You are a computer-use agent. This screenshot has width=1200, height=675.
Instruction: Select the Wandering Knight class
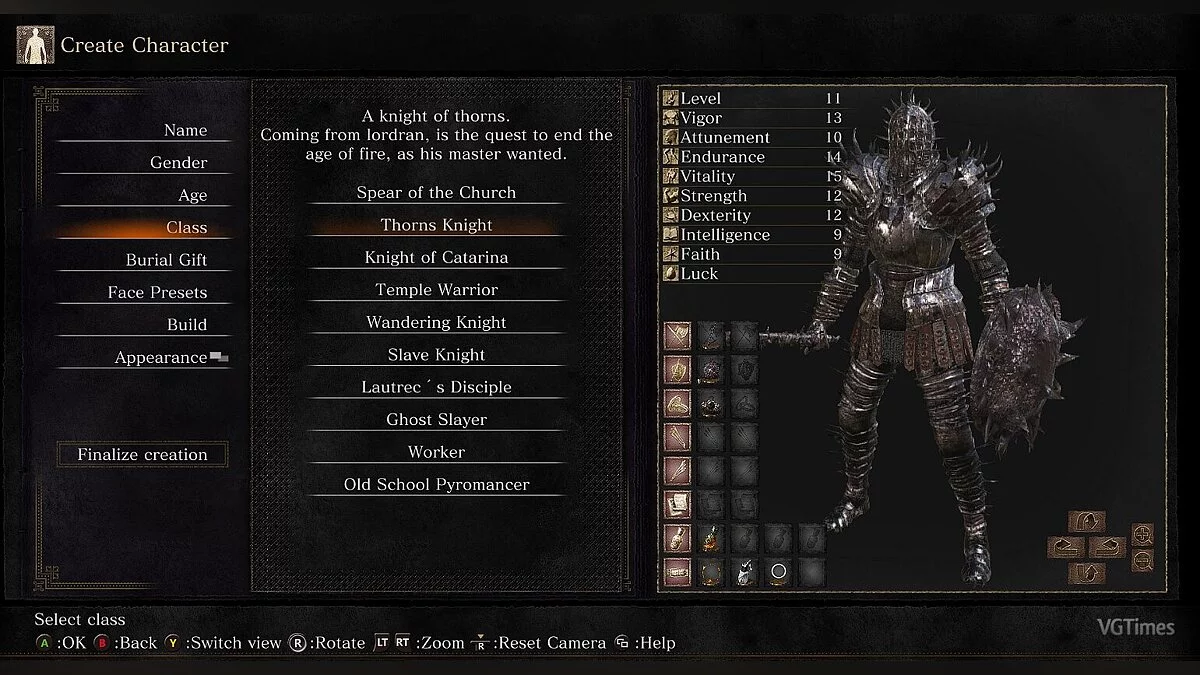click(x=436, y=322)
